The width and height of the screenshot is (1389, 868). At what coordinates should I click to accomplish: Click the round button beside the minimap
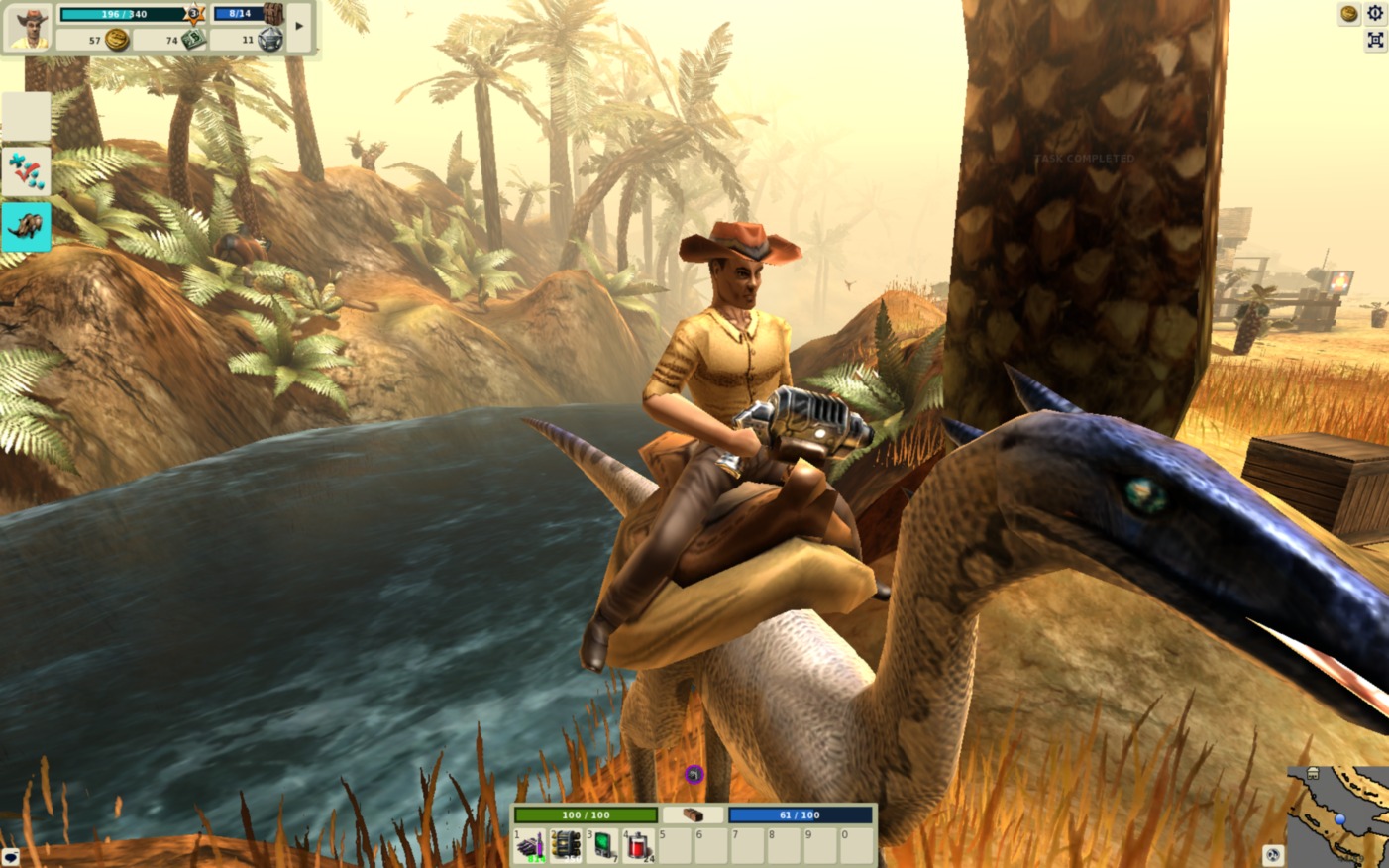(x=1273, y=854)
